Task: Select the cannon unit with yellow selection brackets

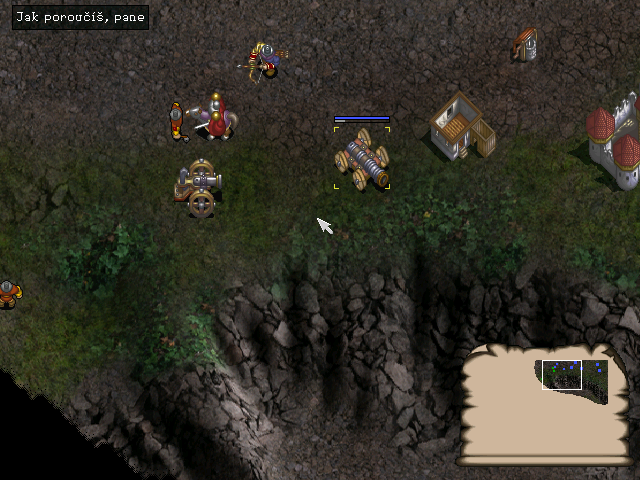Action: (x=362, y=159)
